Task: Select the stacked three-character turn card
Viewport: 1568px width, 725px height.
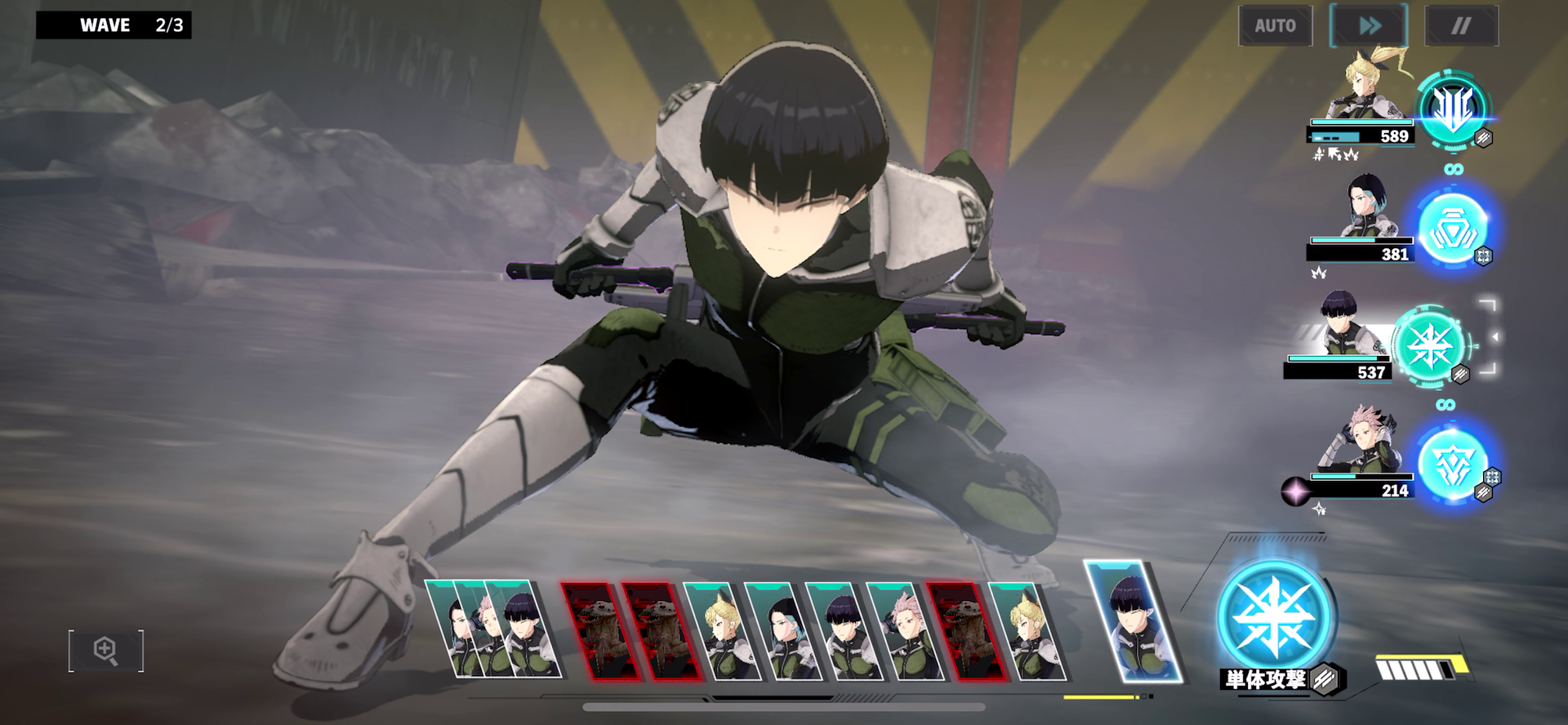Action: (x=493, y=629)
